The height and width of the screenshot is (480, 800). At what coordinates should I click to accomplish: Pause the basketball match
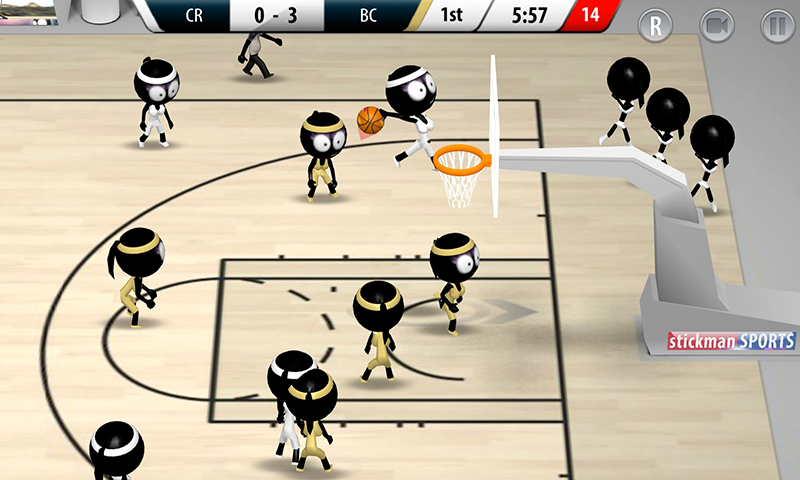pyautogui.click(x=775, y=26)
